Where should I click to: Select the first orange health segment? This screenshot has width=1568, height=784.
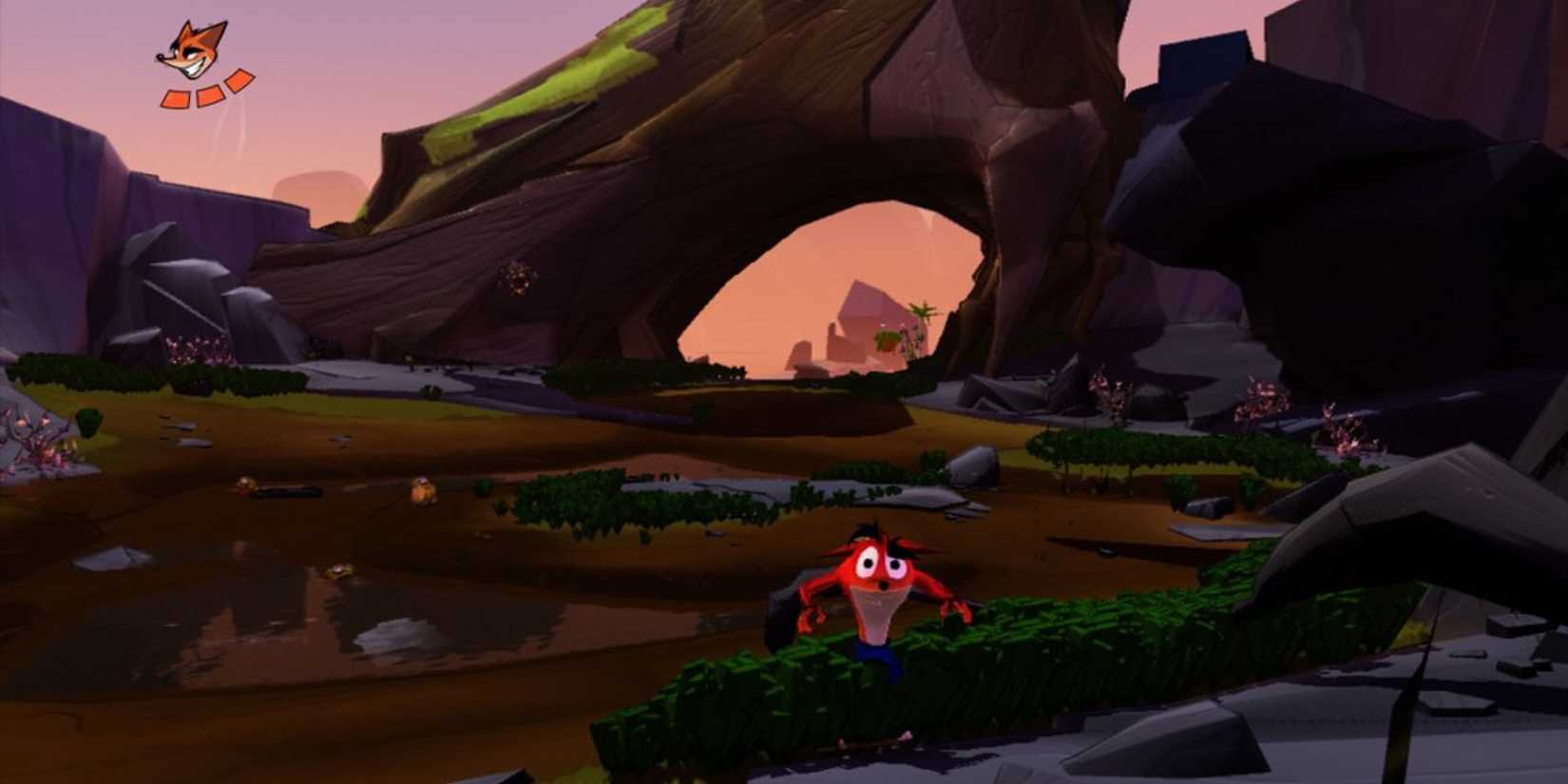click(x=176, y=98)
